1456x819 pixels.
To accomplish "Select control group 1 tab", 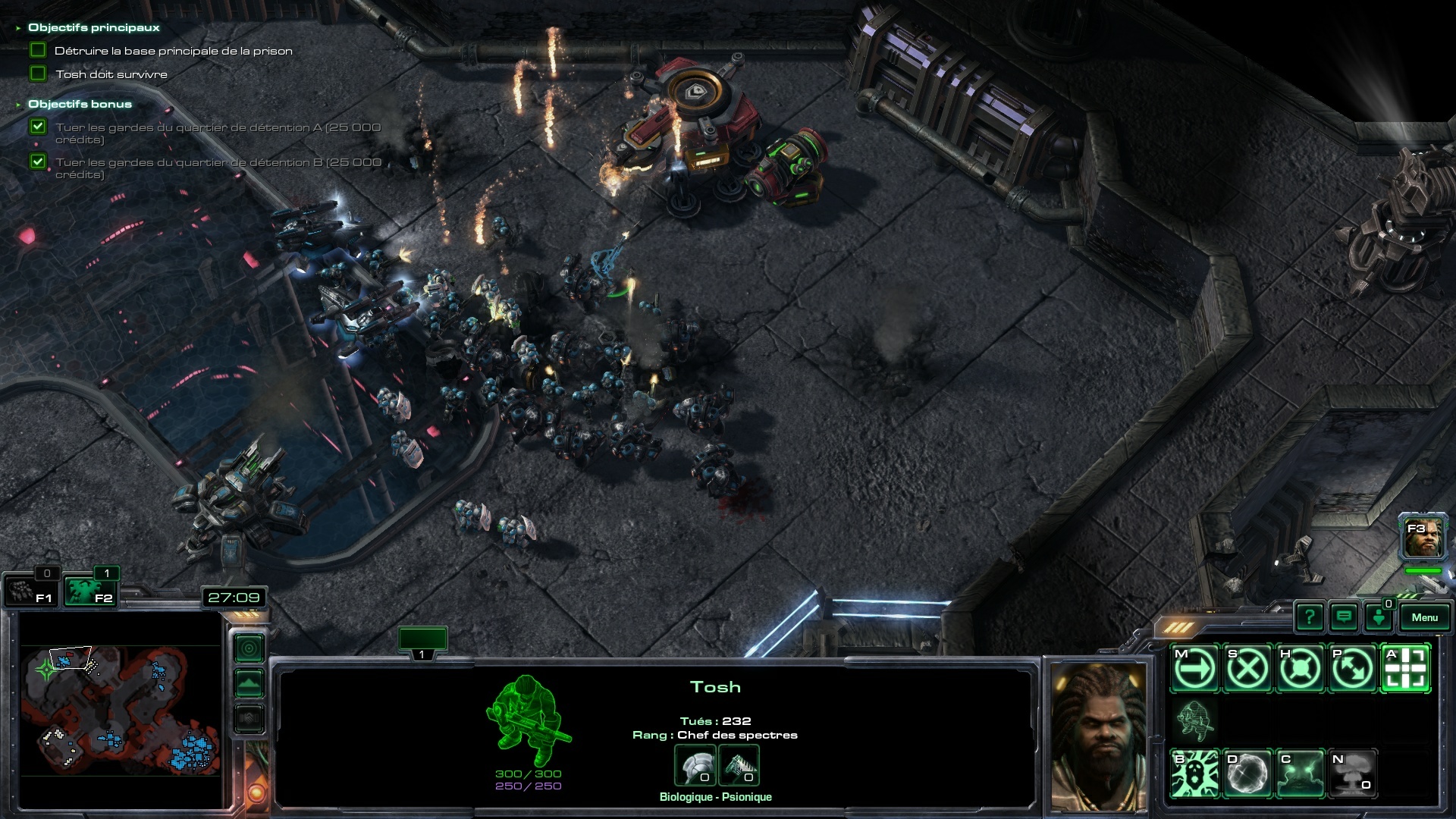I will (x=422, y=643).
